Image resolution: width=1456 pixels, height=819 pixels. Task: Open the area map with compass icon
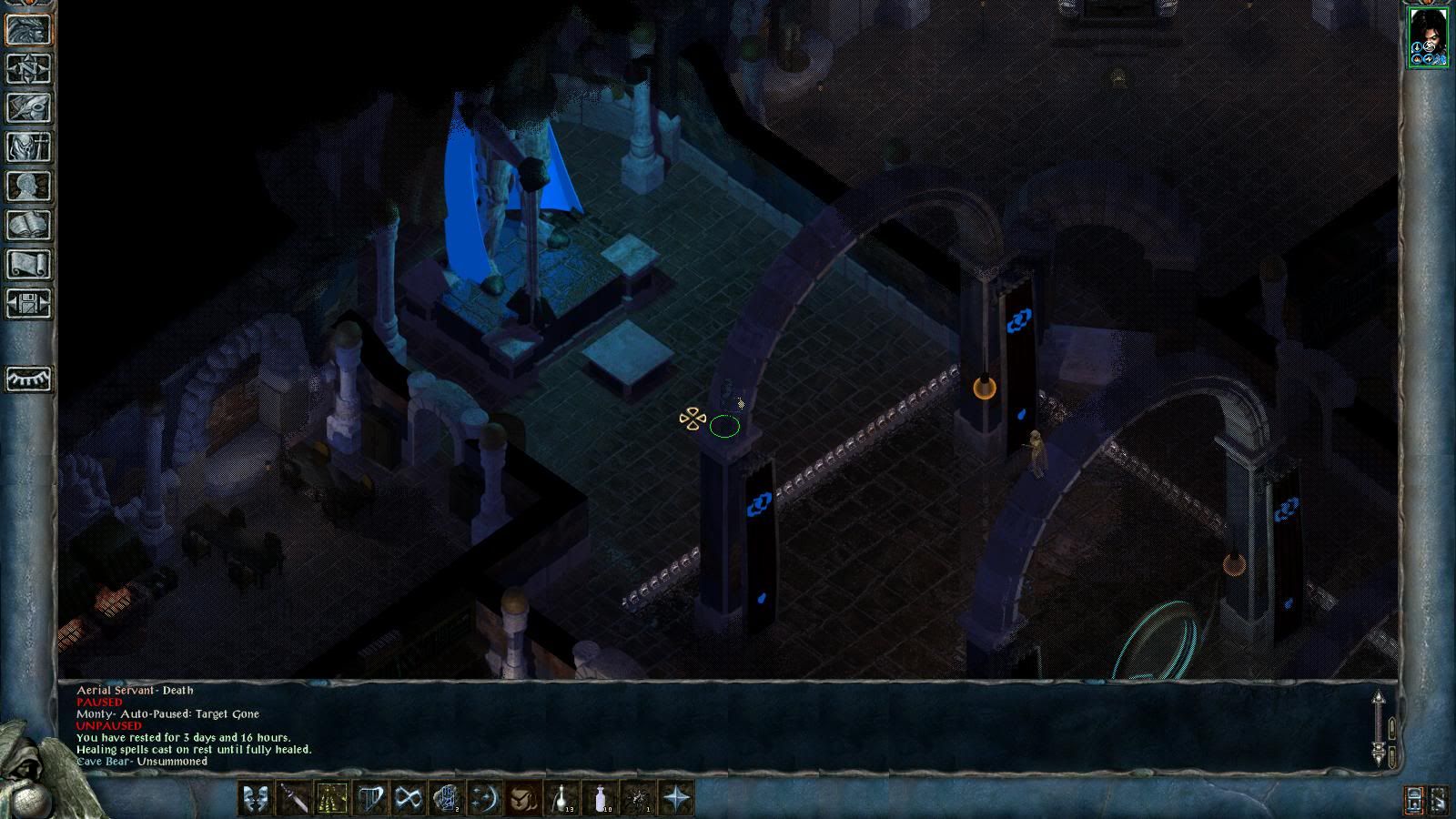point(28,68)
